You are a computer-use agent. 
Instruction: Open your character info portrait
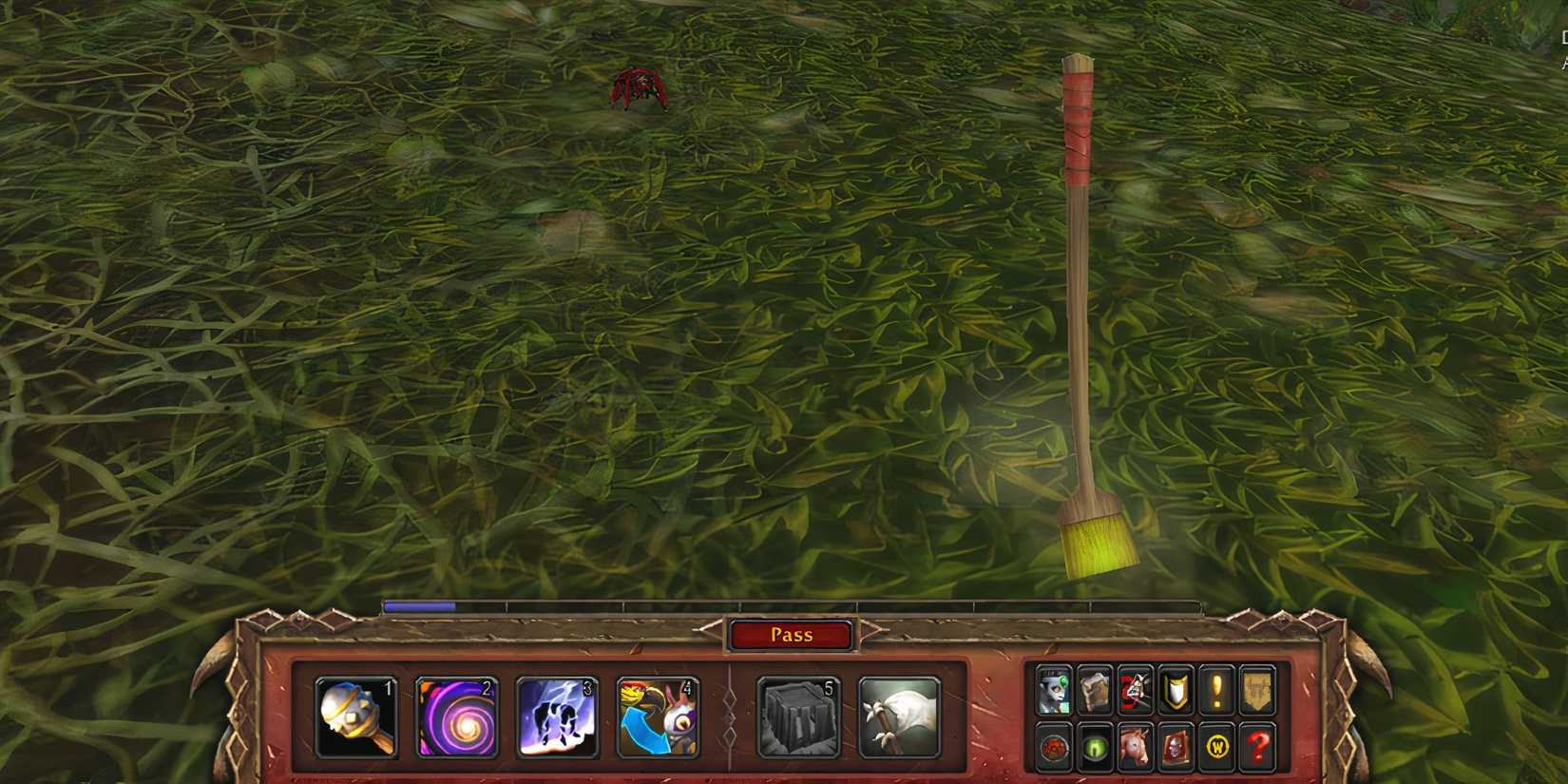(x=1053, y=689)
